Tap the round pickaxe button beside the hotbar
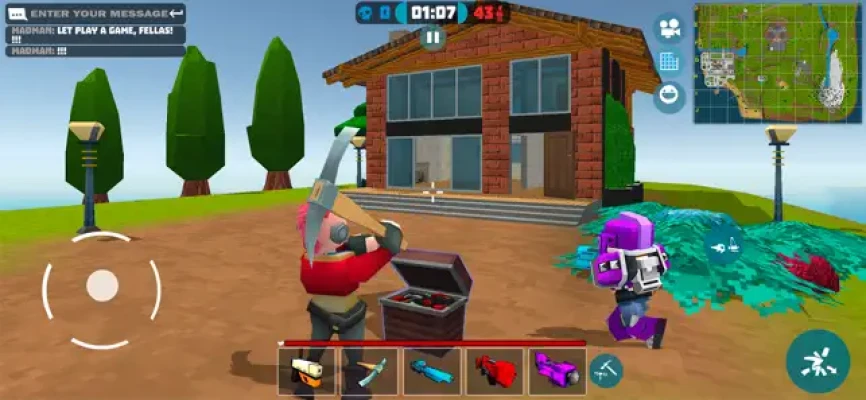The image size is (866, 400). coord(605,370)
